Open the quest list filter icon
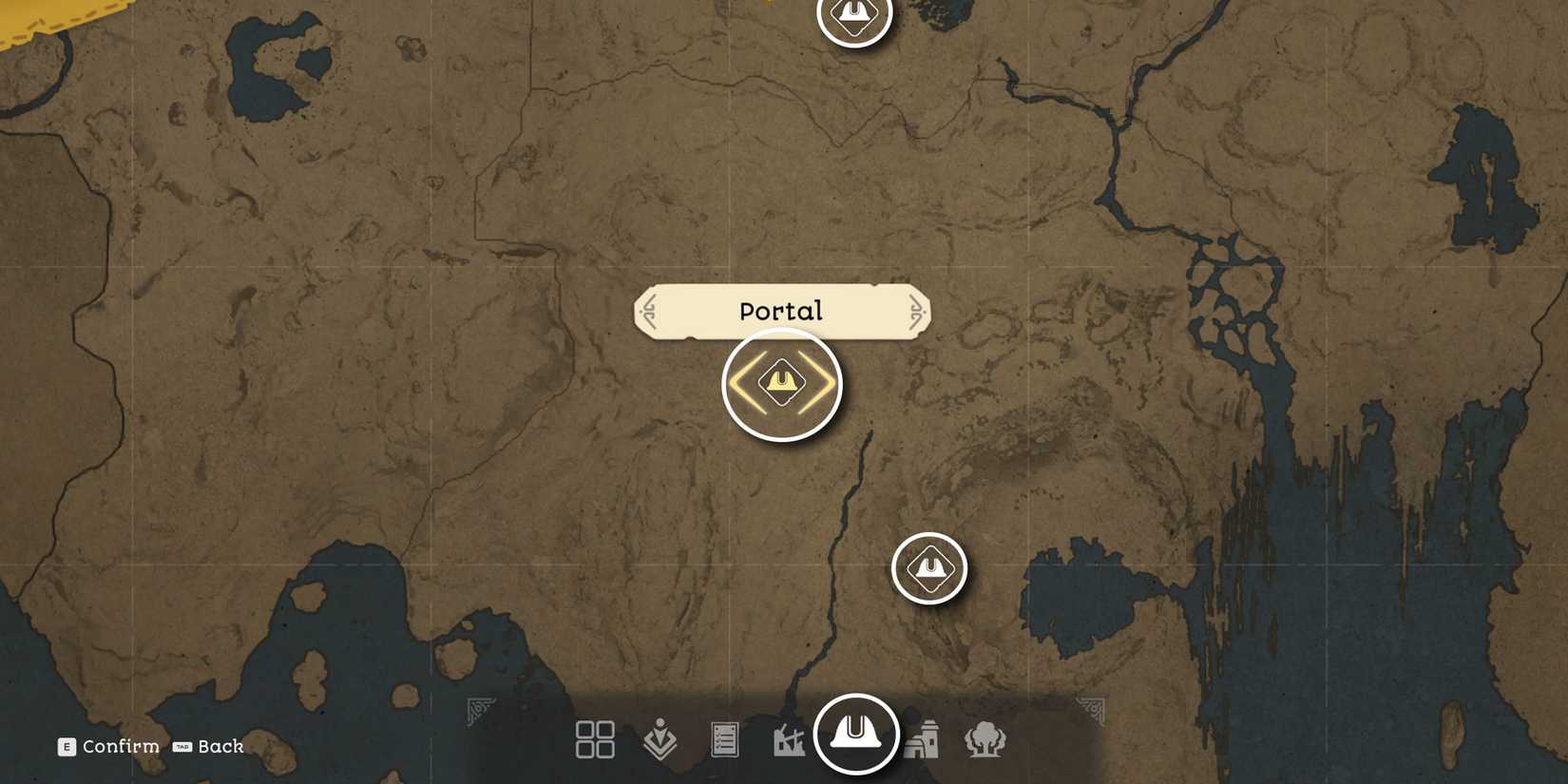 point(725,737)
